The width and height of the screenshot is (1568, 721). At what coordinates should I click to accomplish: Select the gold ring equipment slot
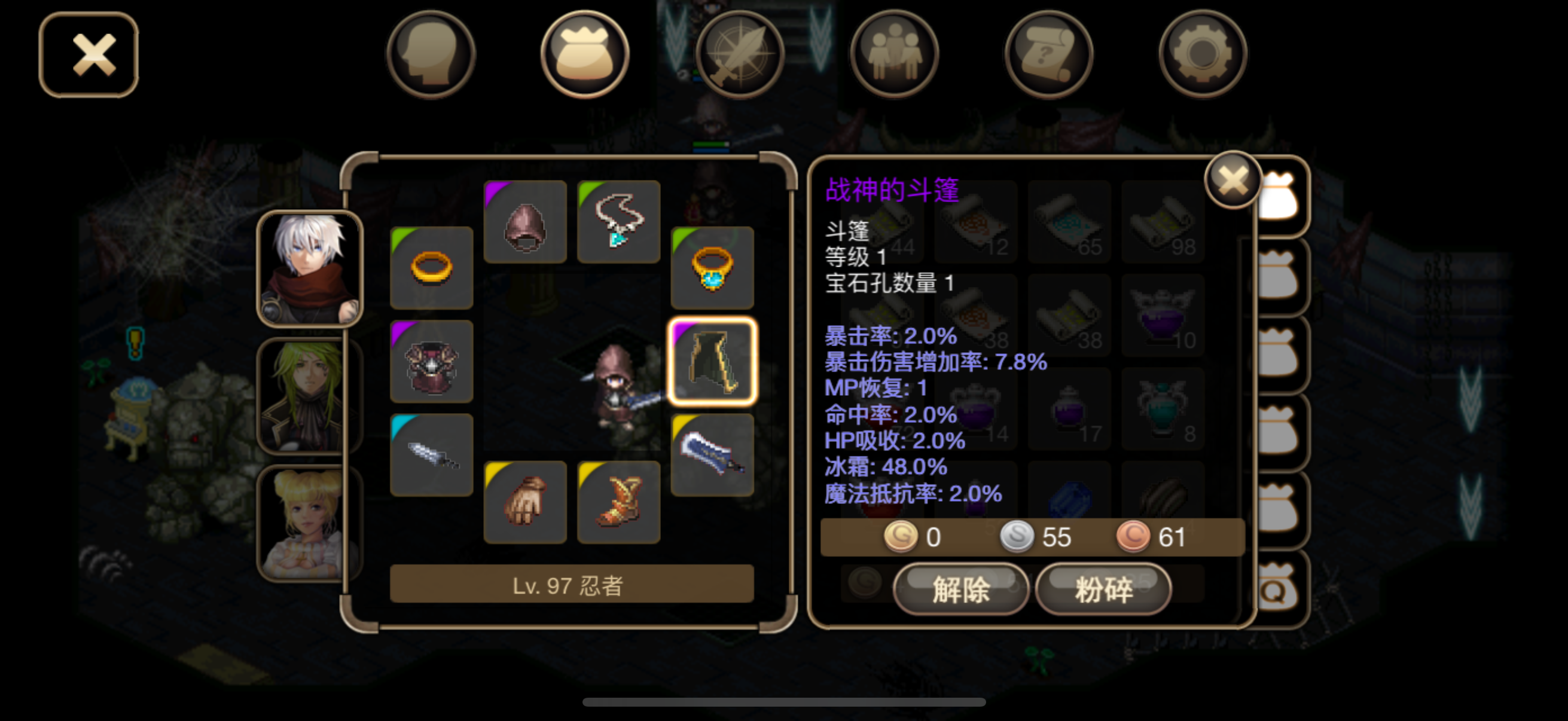point(432,268)
